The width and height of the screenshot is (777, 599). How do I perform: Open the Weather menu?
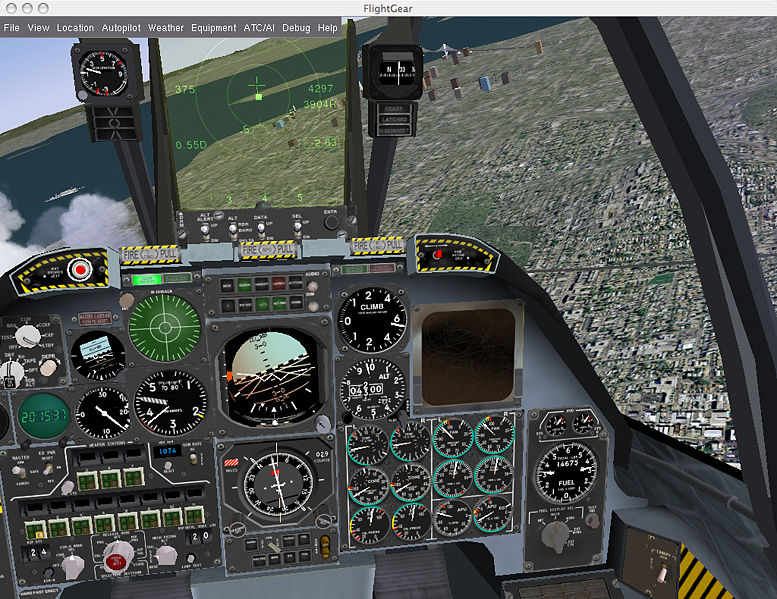(166, 28)
